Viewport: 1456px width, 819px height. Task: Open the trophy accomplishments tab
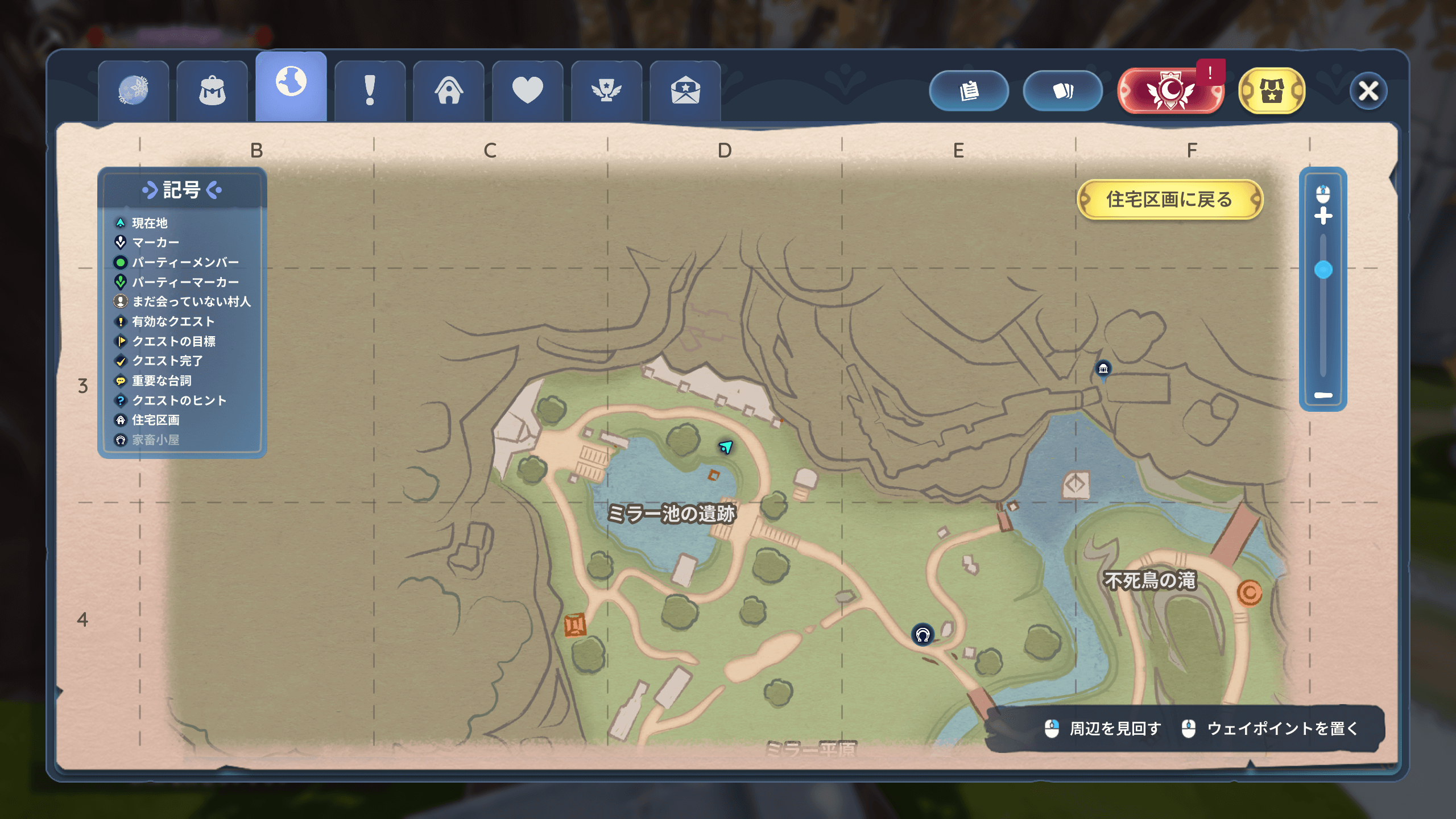click(606, 91)
